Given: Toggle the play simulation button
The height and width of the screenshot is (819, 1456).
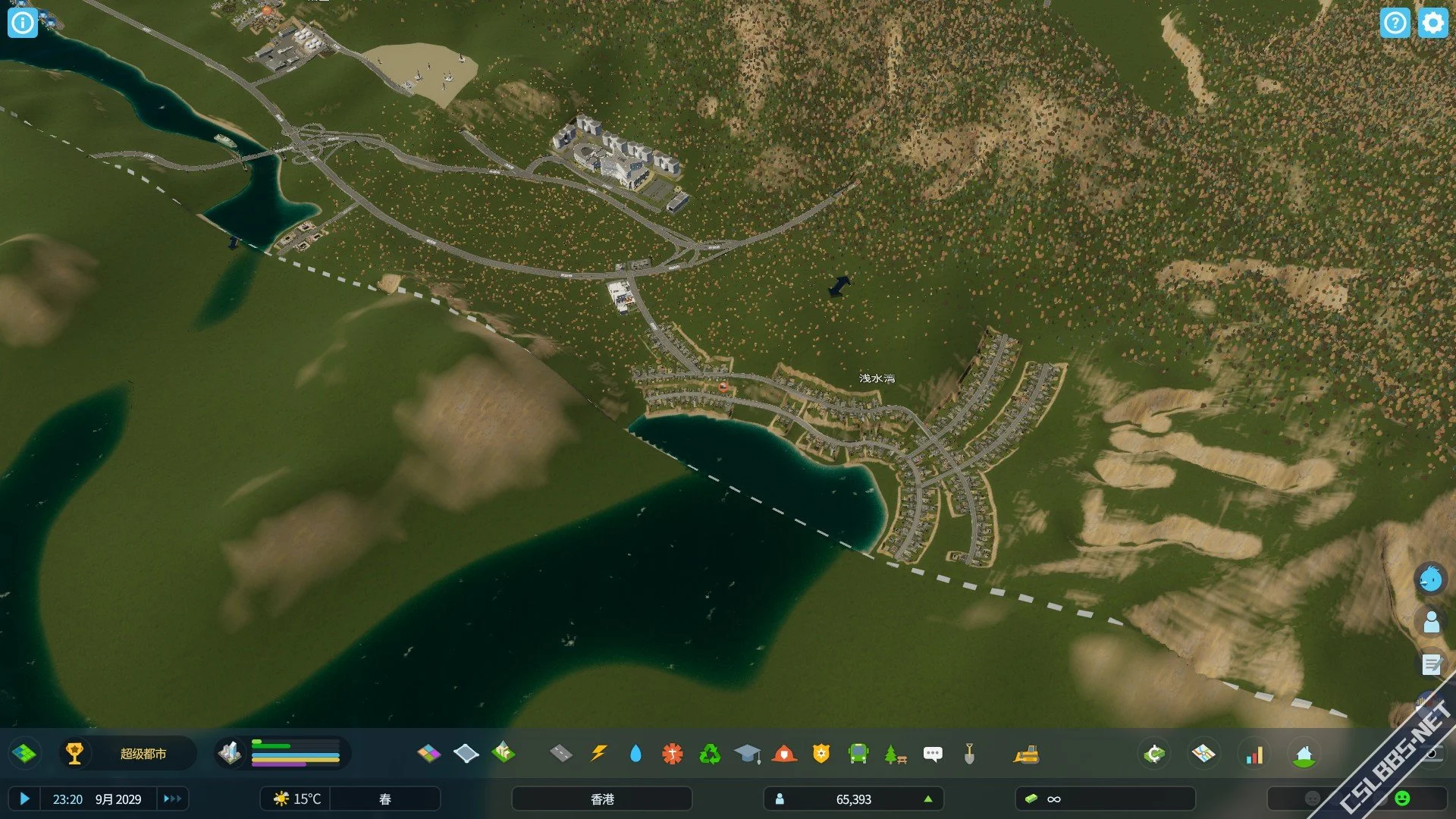Looking at the screenshot, I should [24, 799].
